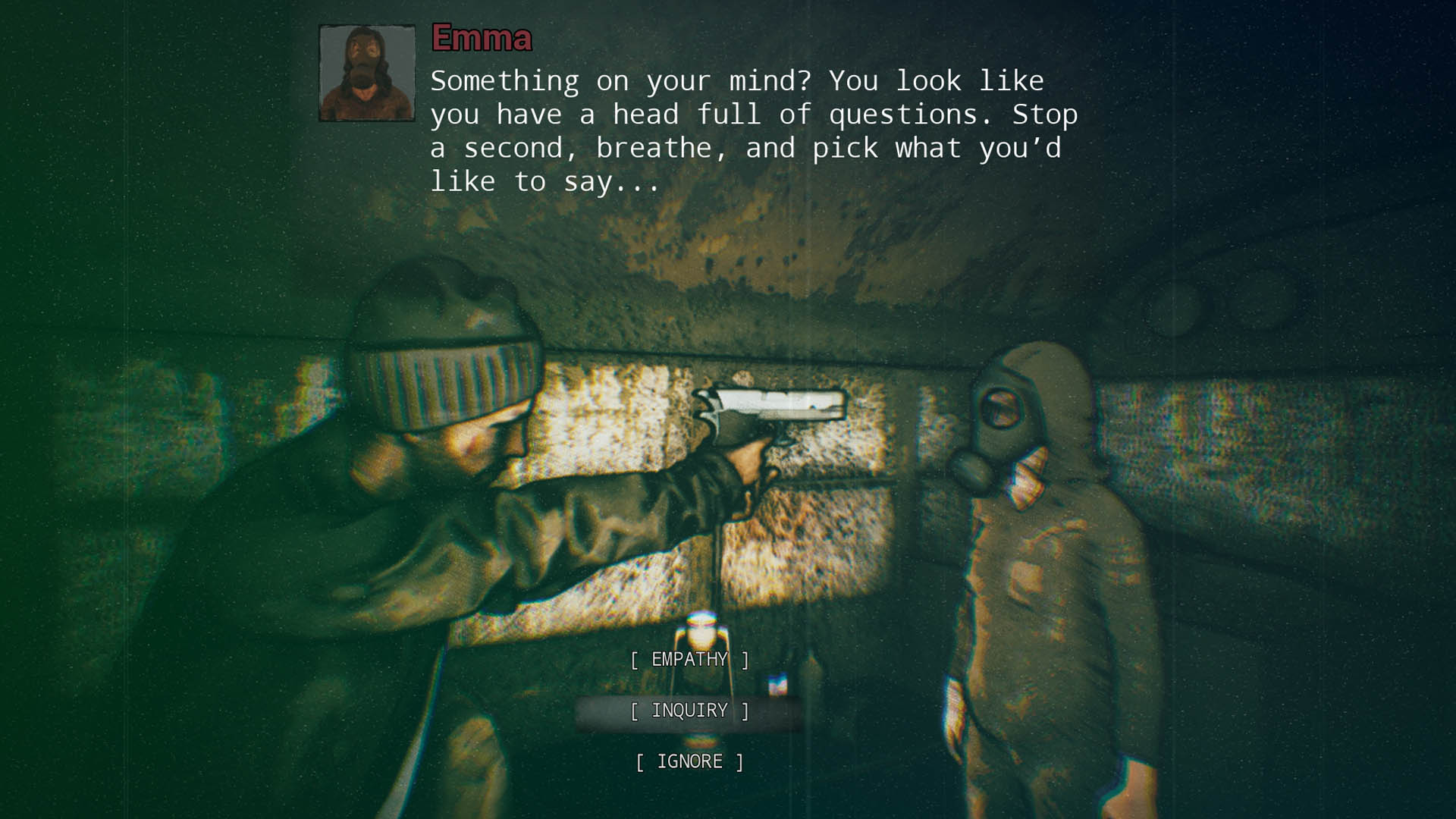Select the [ EMPATHY ] dialogue option
Viewport: 1456px width, 819px height.
click(x=689, y=659)
